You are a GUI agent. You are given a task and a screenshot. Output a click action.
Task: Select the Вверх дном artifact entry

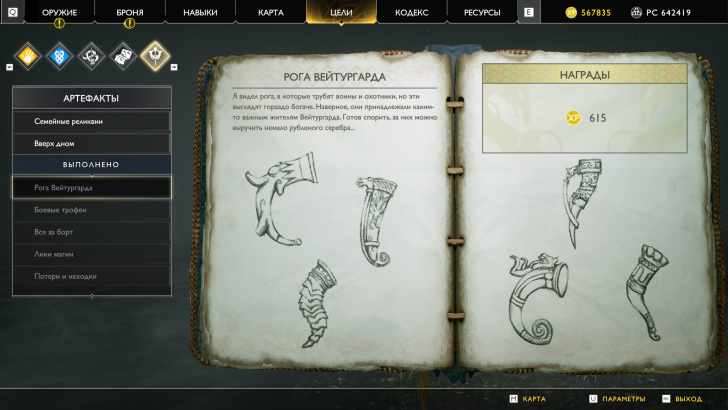coord(91,143)
